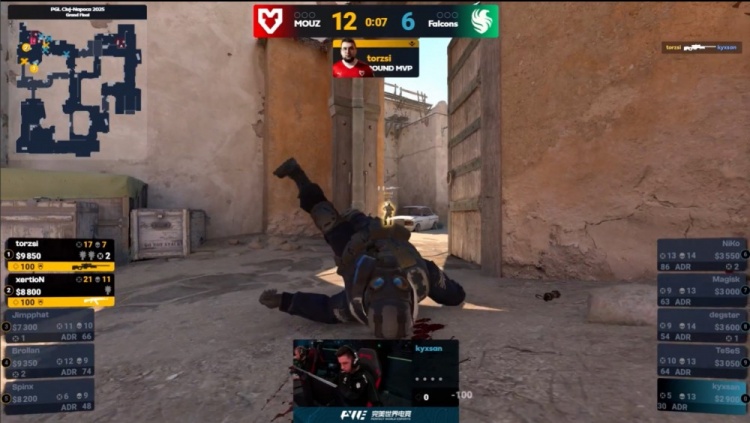Switch view to Magisk's player card
This screenshot has width=750, height=423.
702,290
